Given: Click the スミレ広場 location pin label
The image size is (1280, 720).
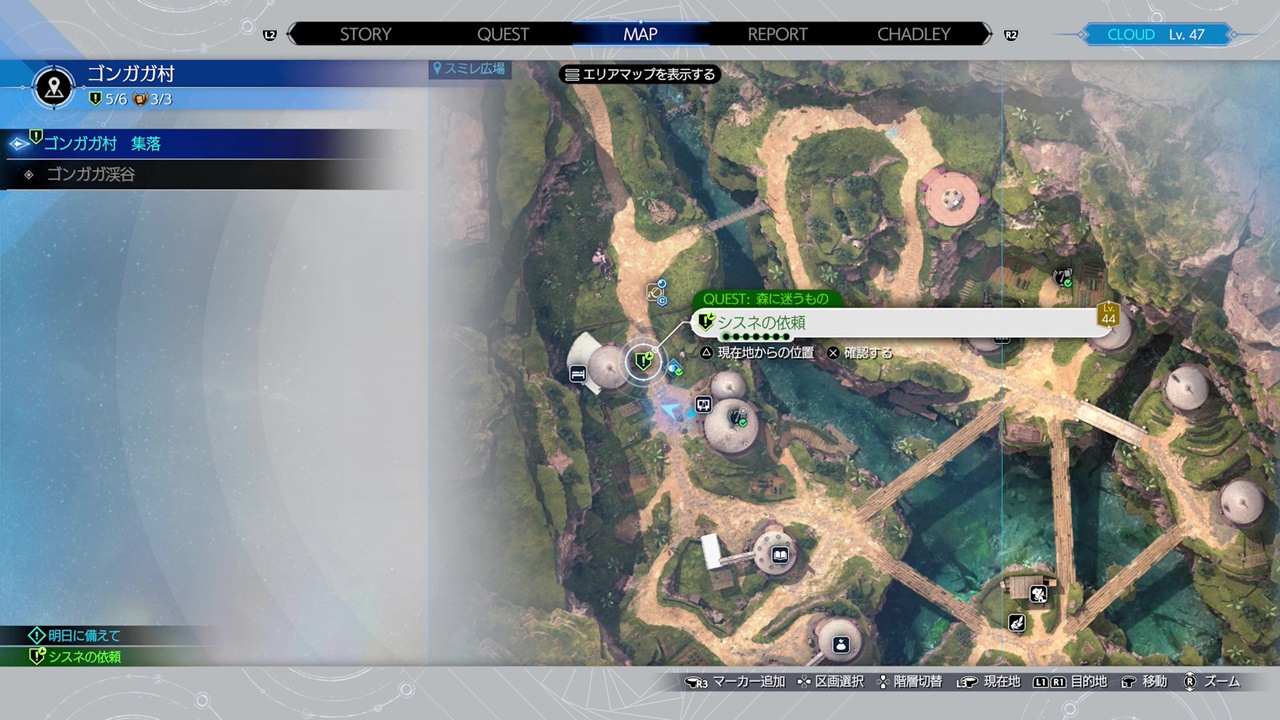Looking at the screenshot, I should tap(469, 69).
